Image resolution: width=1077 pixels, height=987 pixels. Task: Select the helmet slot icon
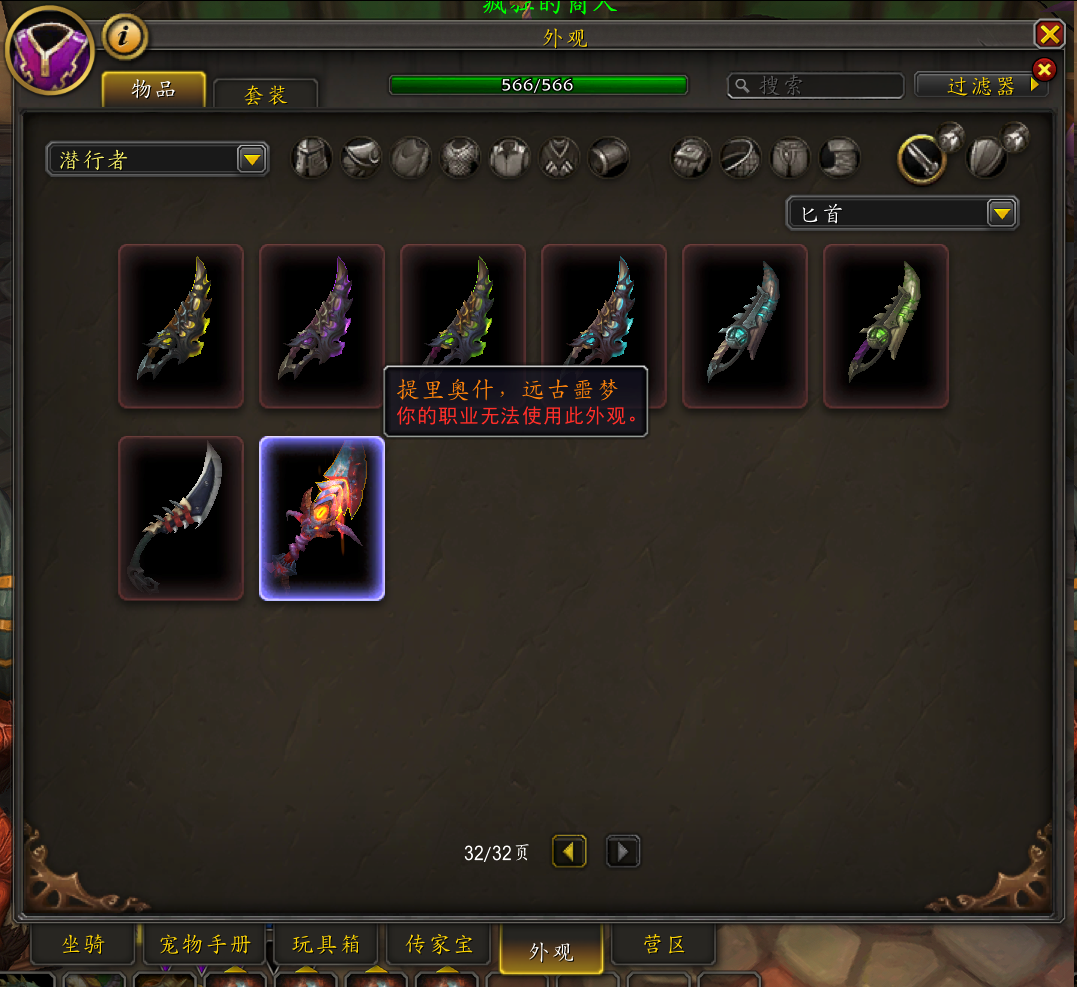click(312, 158)
